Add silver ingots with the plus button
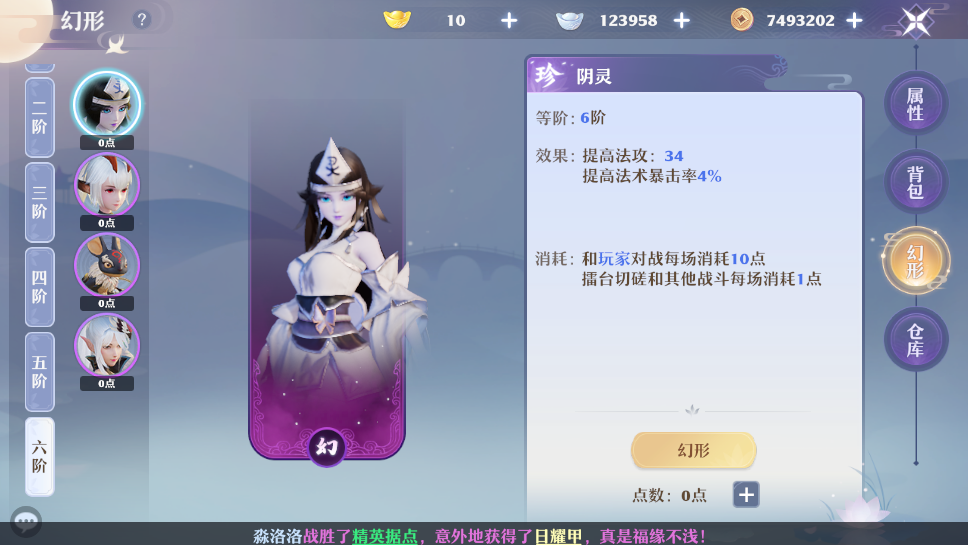968x545 pixels. 682,20
